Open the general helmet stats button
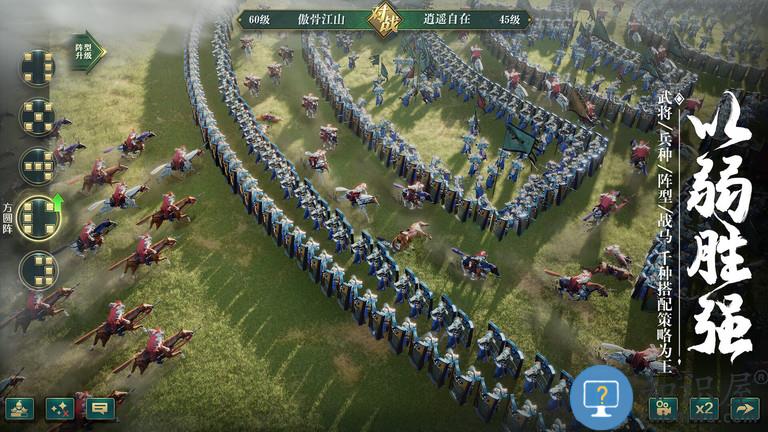Screen dimensions: 768x432 pos(19,408)
